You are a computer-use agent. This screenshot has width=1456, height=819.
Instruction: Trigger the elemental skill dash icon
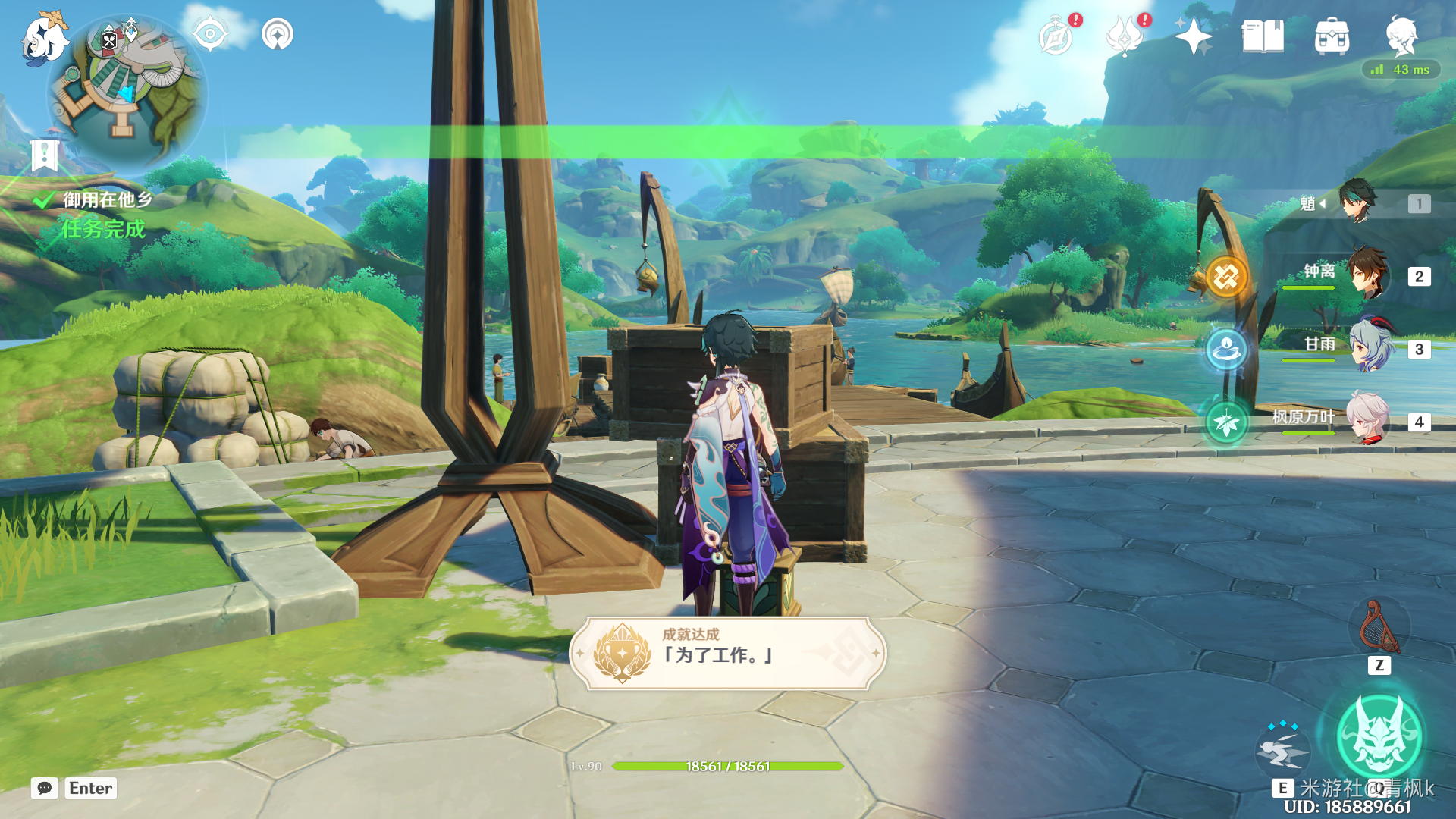[x=1283, y=749]
